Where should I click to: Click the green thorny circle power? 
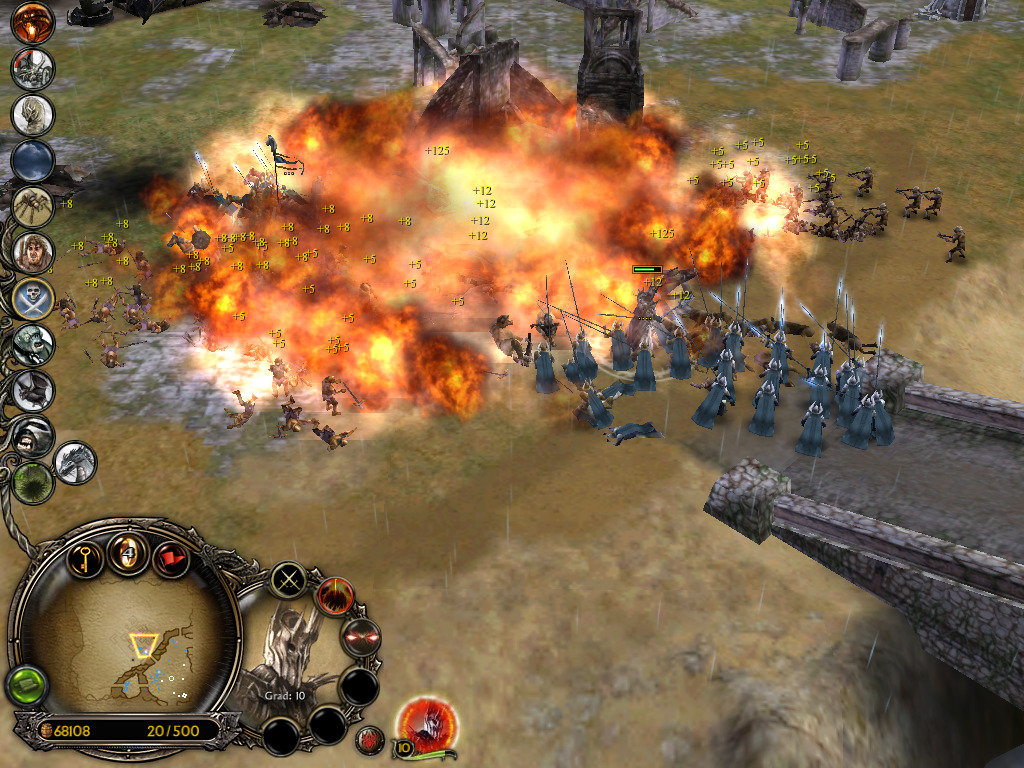coord(32,480)
